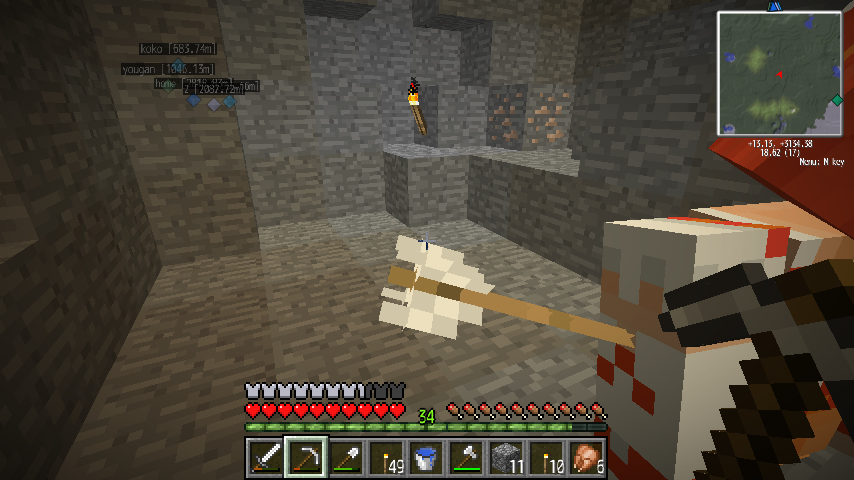Click the blue waypoint marker atop the minimap
854x480 pixels.
pos(774,6)
